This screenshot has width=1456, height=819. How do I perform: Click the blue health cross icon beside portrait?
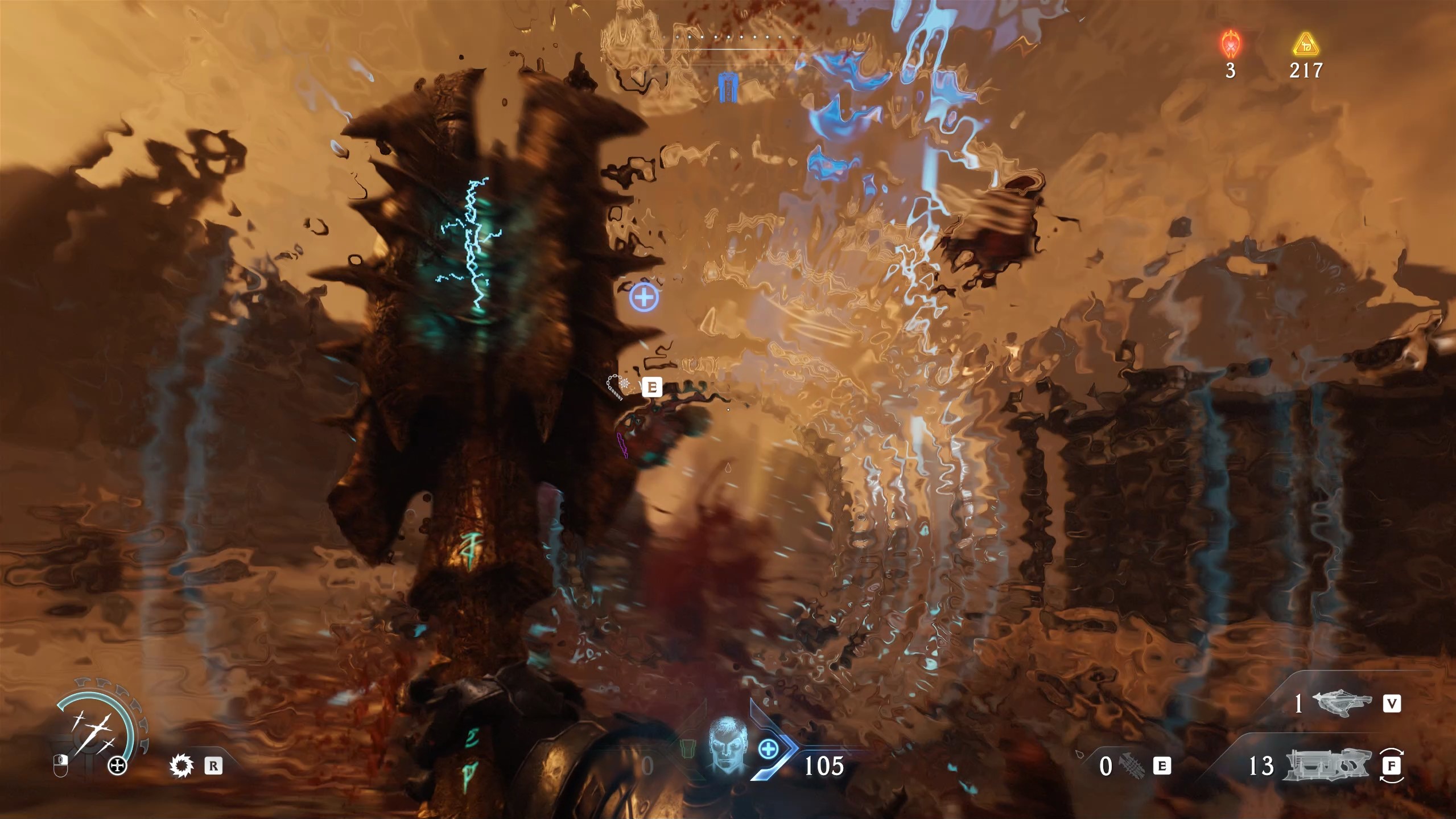point(768,750)
